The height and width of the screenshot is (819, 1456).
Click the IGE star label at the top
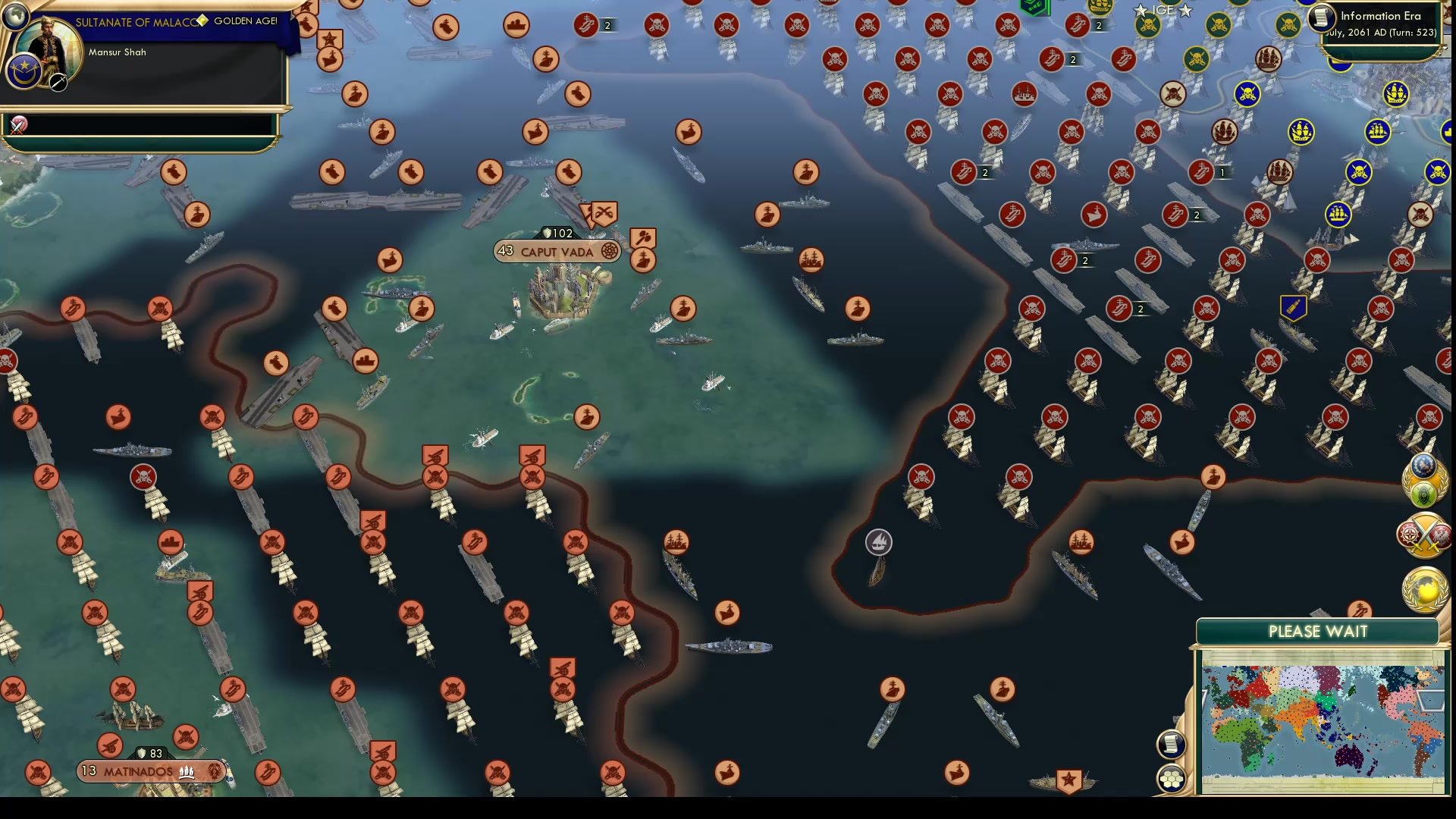point(1163,10)
